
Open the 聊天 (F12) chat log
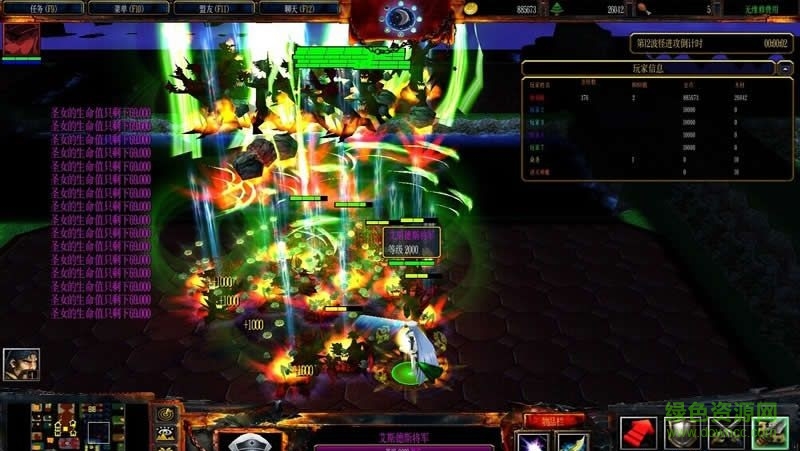click(299, 8)
